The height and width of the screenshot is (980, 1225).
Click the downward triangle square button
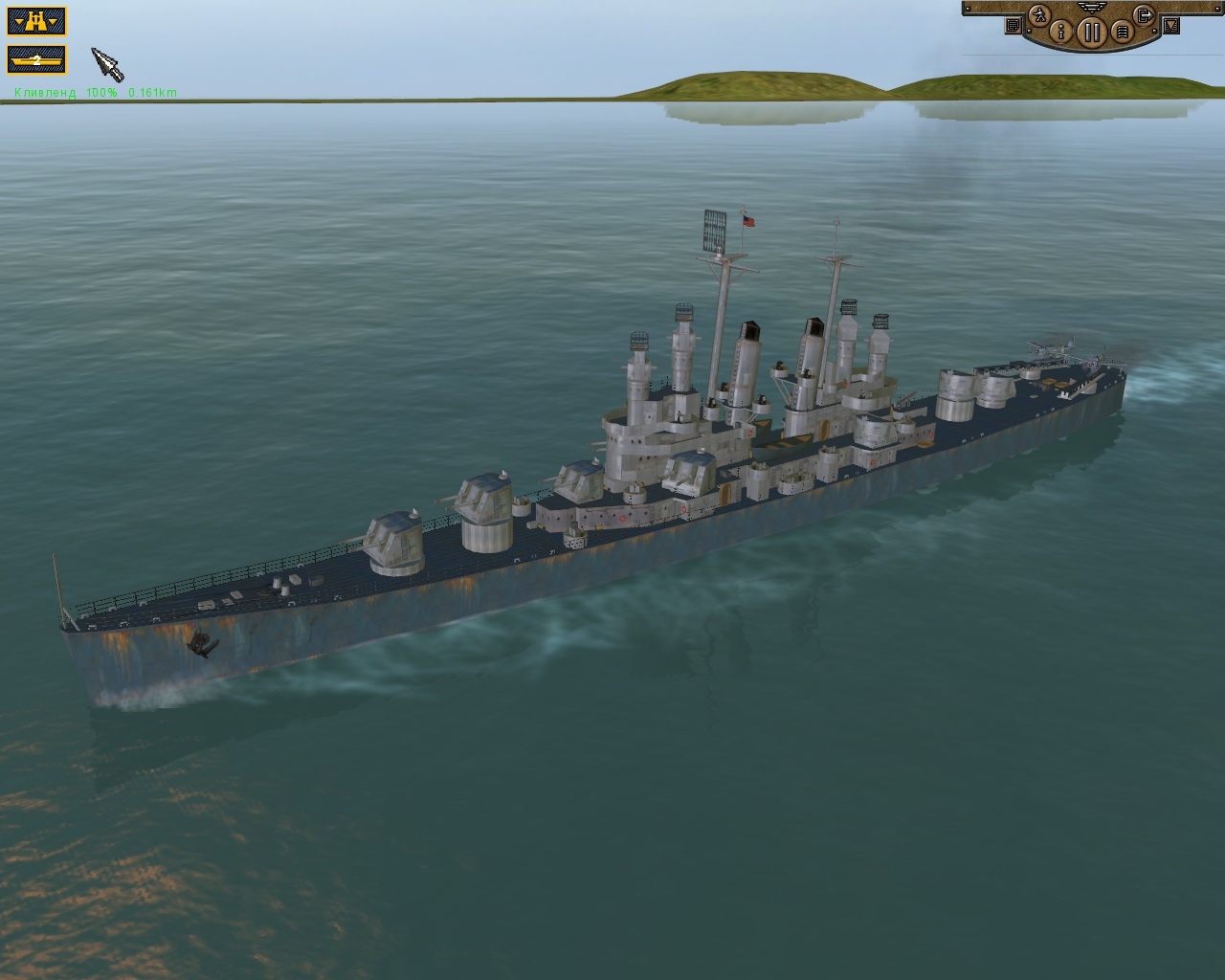1170,26
